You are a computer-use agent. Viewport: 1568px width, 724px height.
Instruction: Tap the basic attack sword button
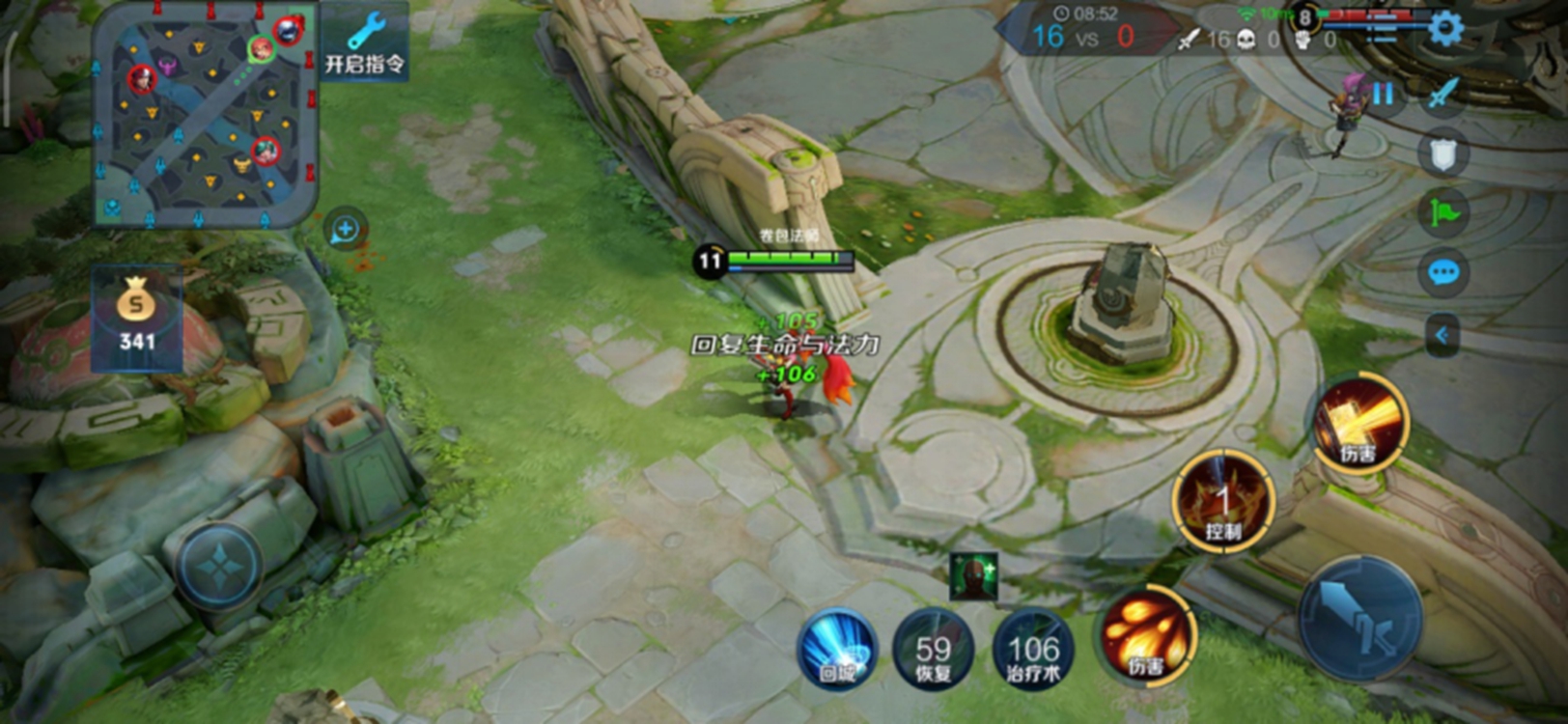pos(1360,619)
